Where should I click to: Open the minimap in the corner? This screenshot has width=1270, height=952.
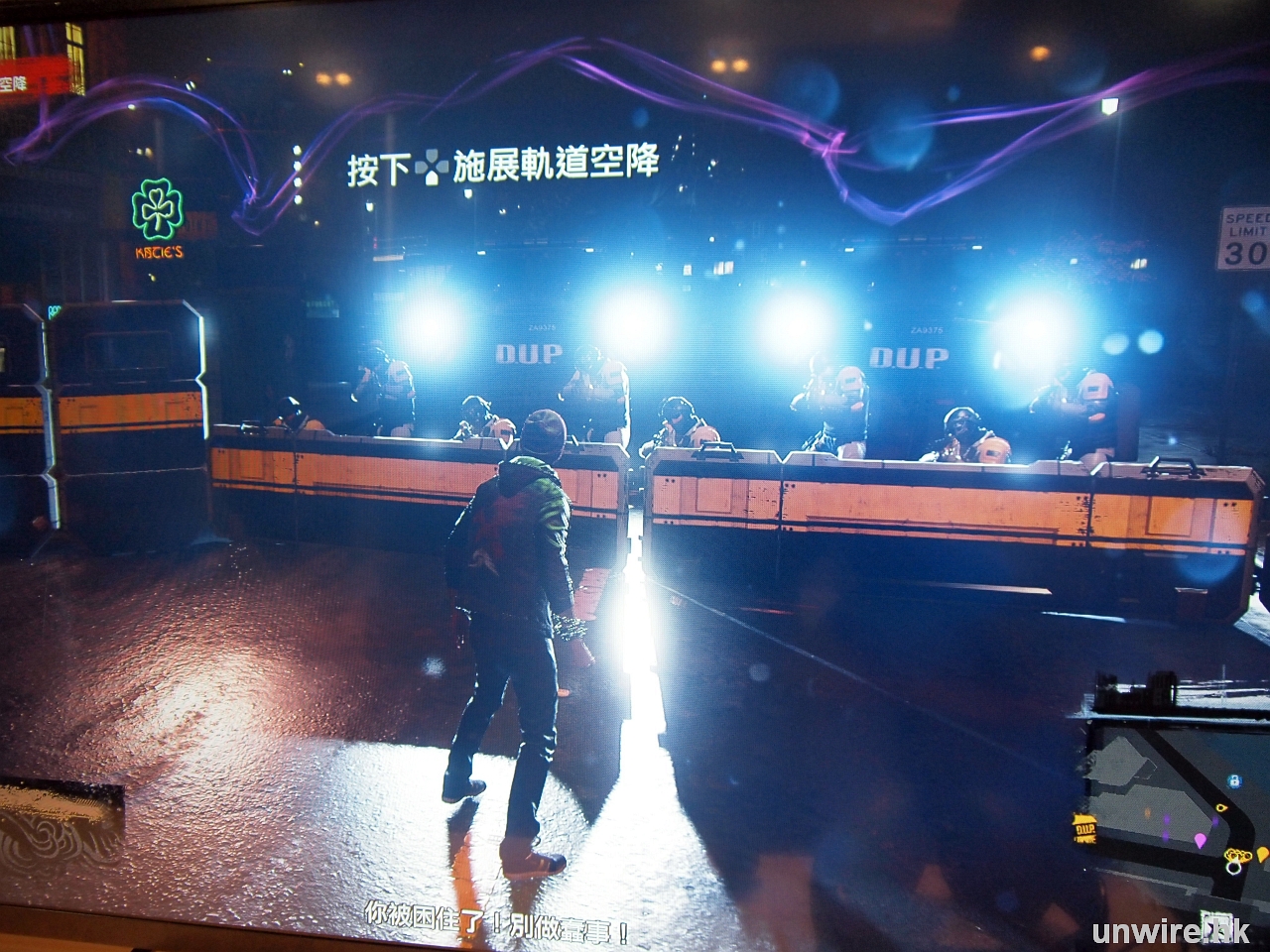coord(1171,793)
